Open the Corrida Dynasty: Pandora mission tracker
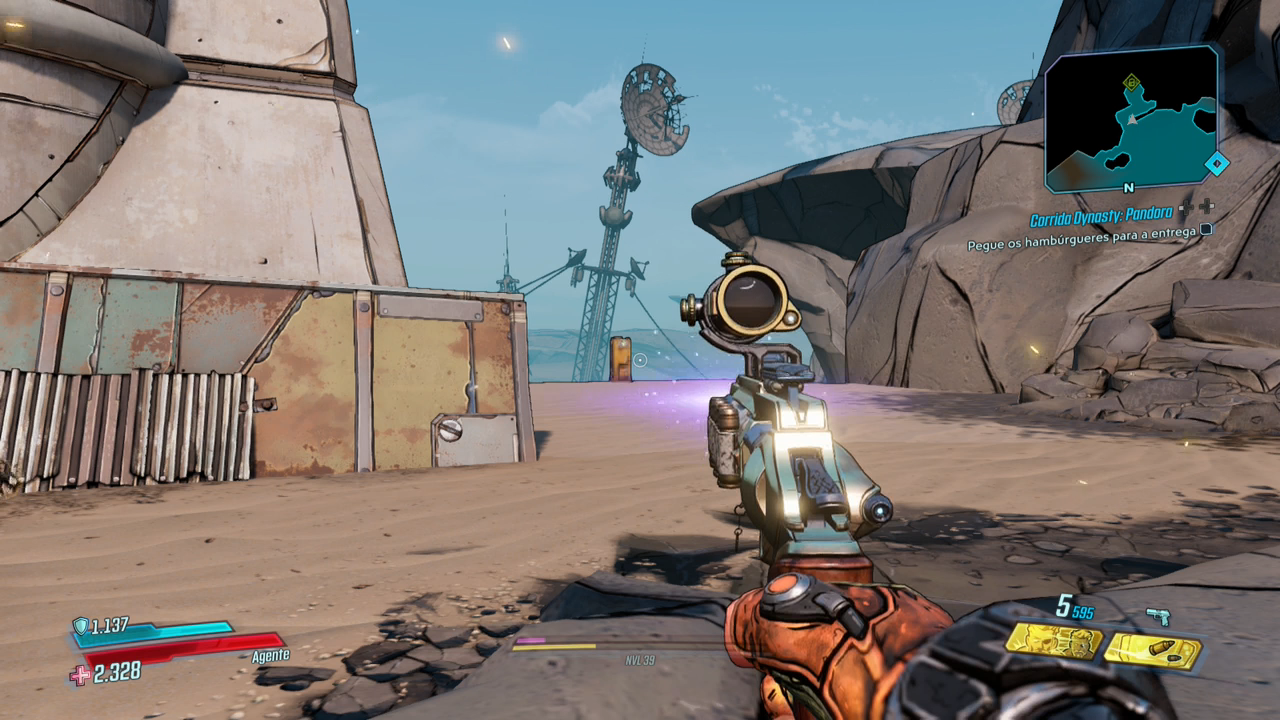1280x720 pixels. [1102, 219]
